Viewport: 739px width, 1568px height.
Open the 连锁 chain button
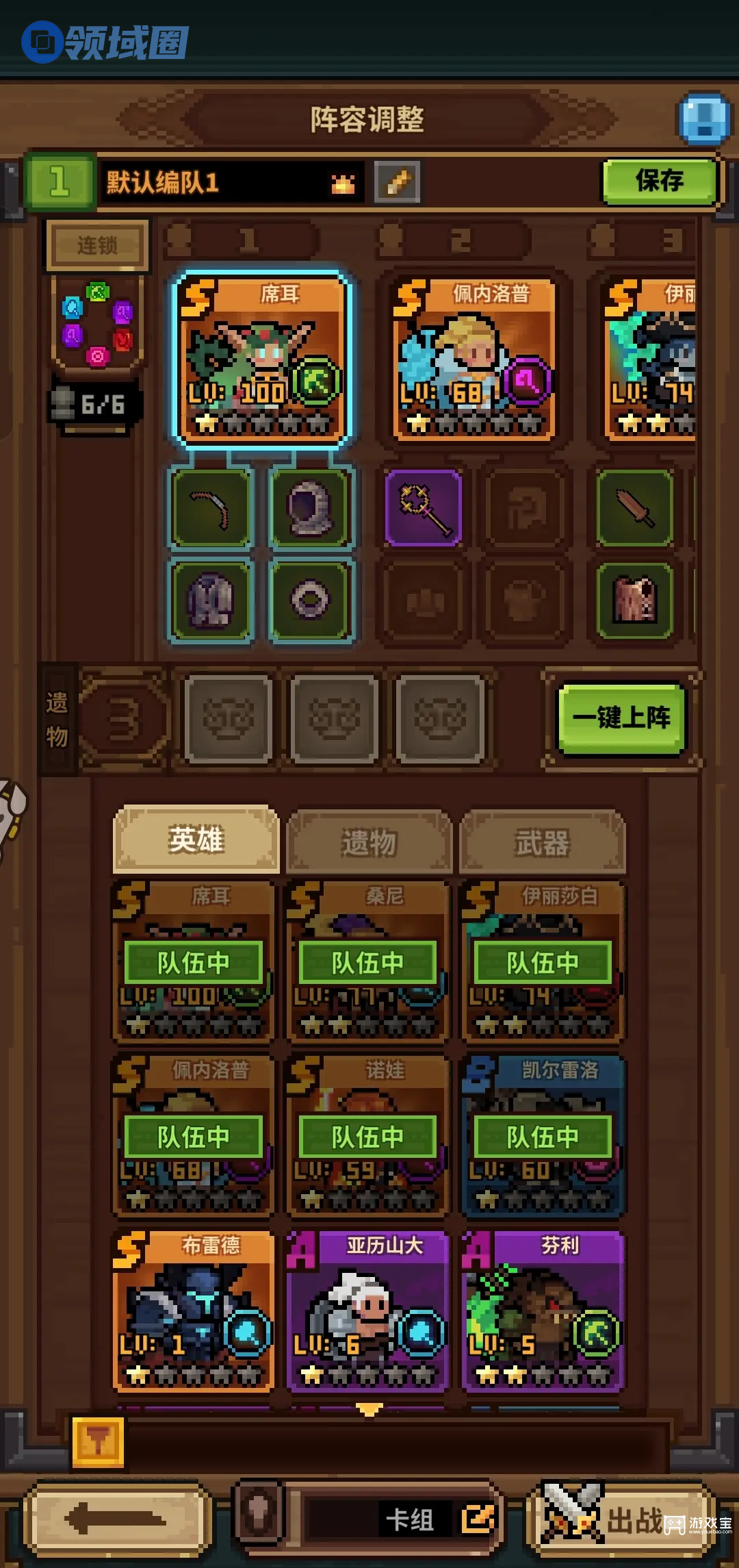[97, 244]
